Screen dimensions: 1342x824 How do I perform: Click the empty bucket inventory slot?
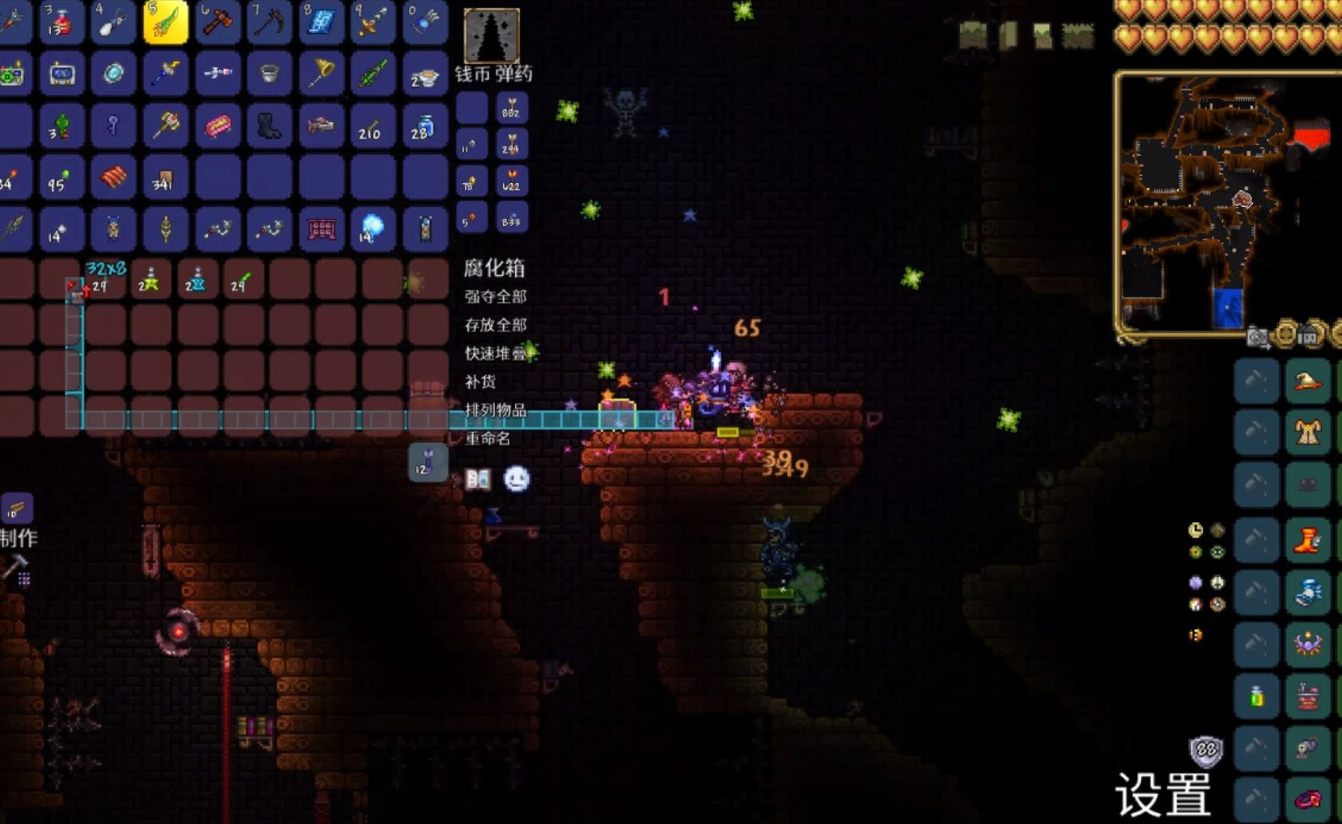coord(270,74)
